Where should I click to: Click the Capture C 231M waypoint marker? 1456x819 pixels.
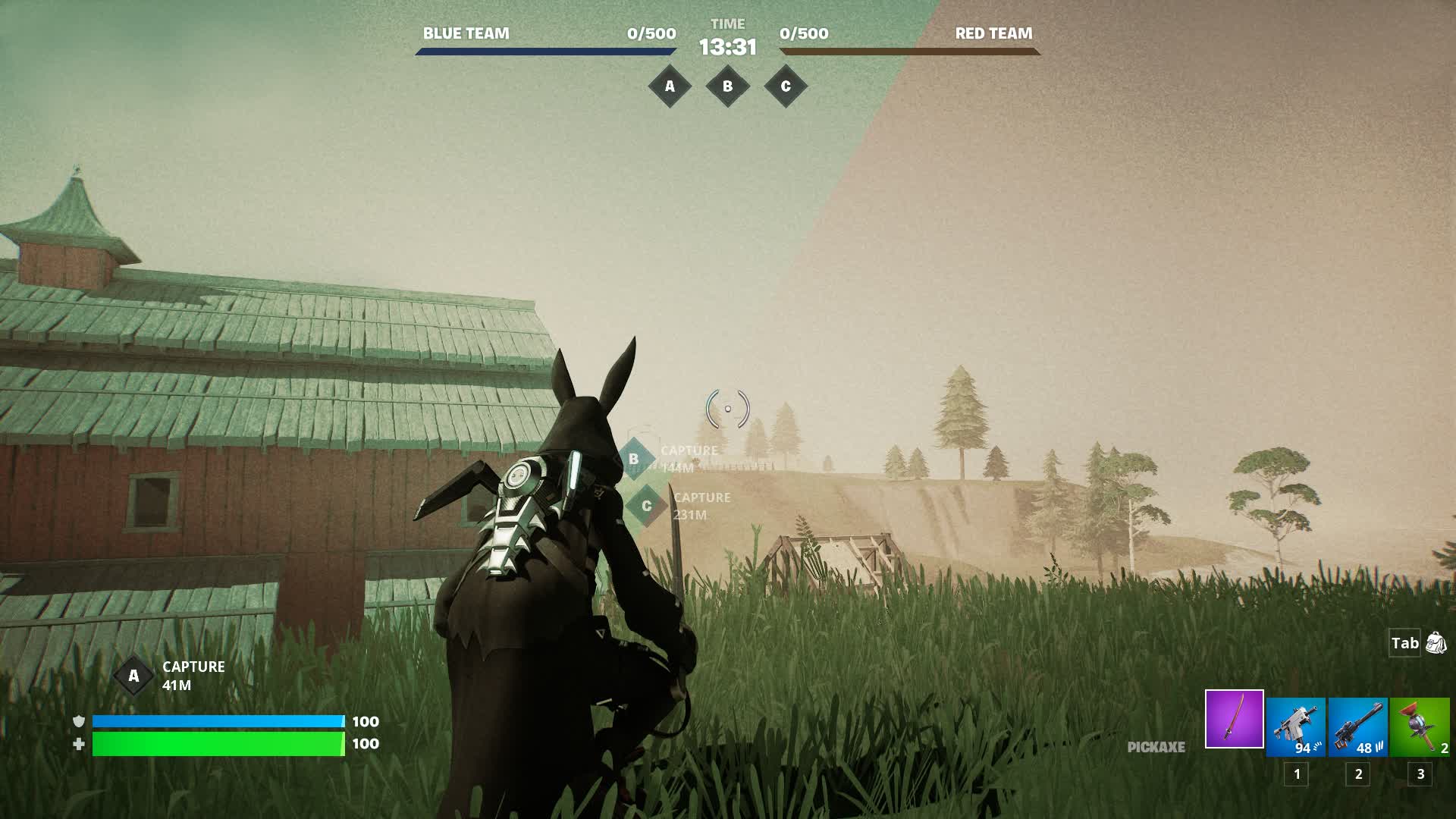647,506
